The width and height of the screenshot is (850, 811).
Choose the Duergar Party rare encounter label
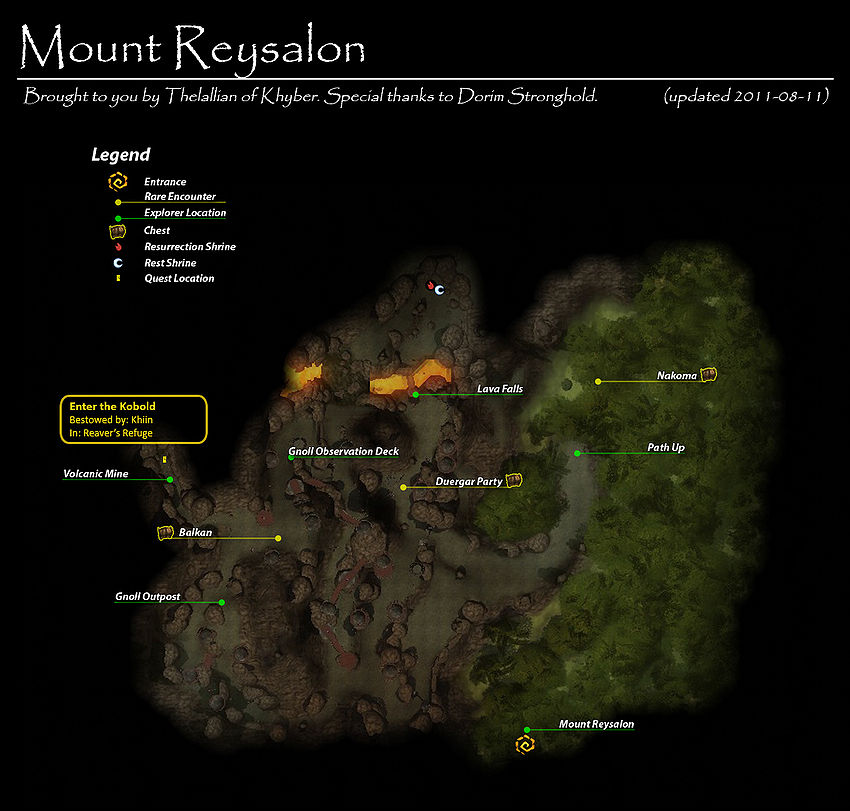468,482
